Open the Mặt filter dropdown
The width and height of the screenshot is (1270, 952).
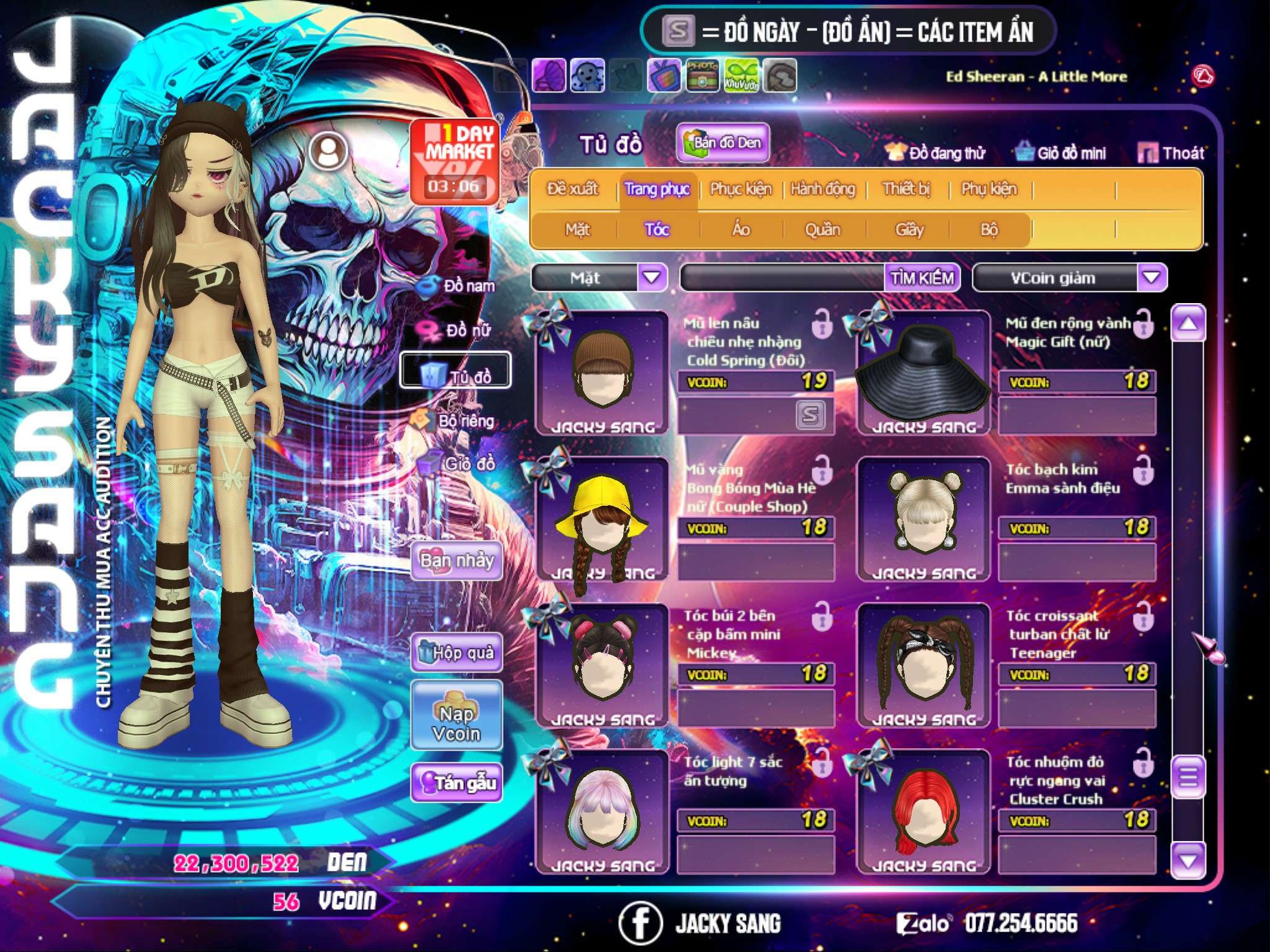(652, 277)
